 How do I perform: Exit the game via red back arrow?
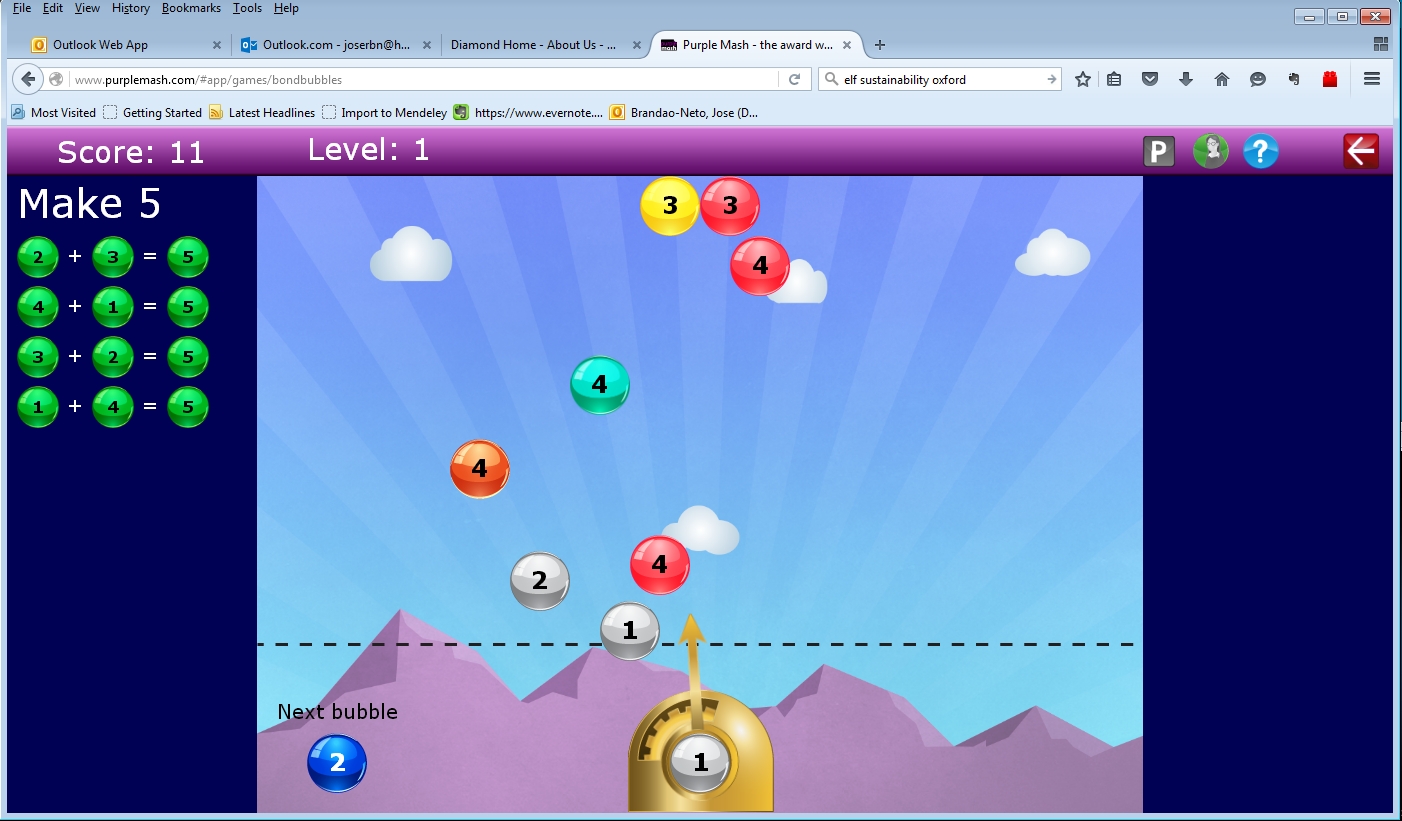[1361, 150]
